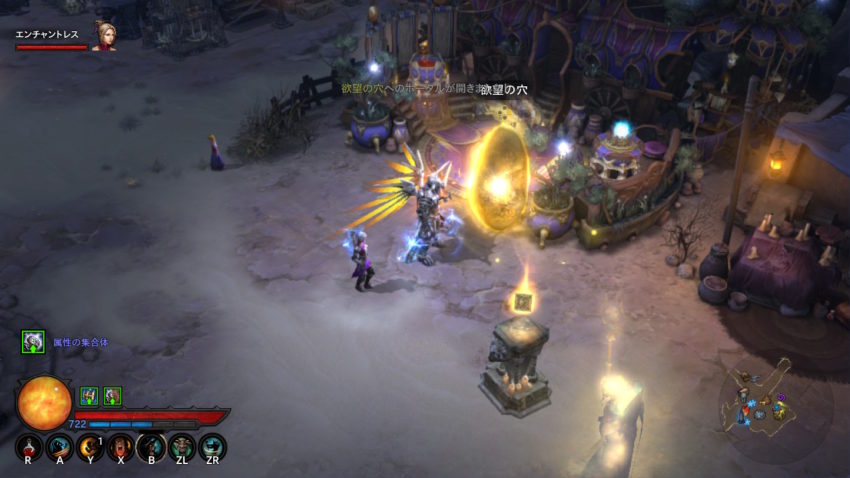Activate the gold-ringed skill labeled B
The width and height of the screenshot is (850, 478).
point(151,446)
